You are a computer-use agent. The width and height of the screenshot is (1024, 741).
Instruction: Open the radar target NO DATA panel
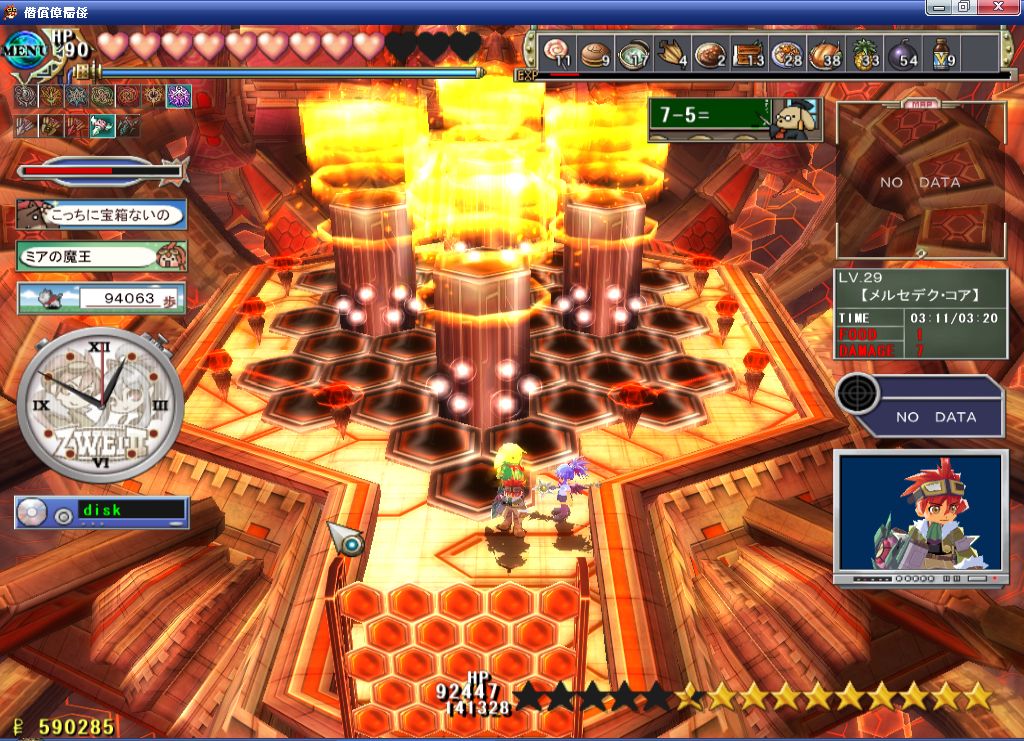[x=920, y=405]
